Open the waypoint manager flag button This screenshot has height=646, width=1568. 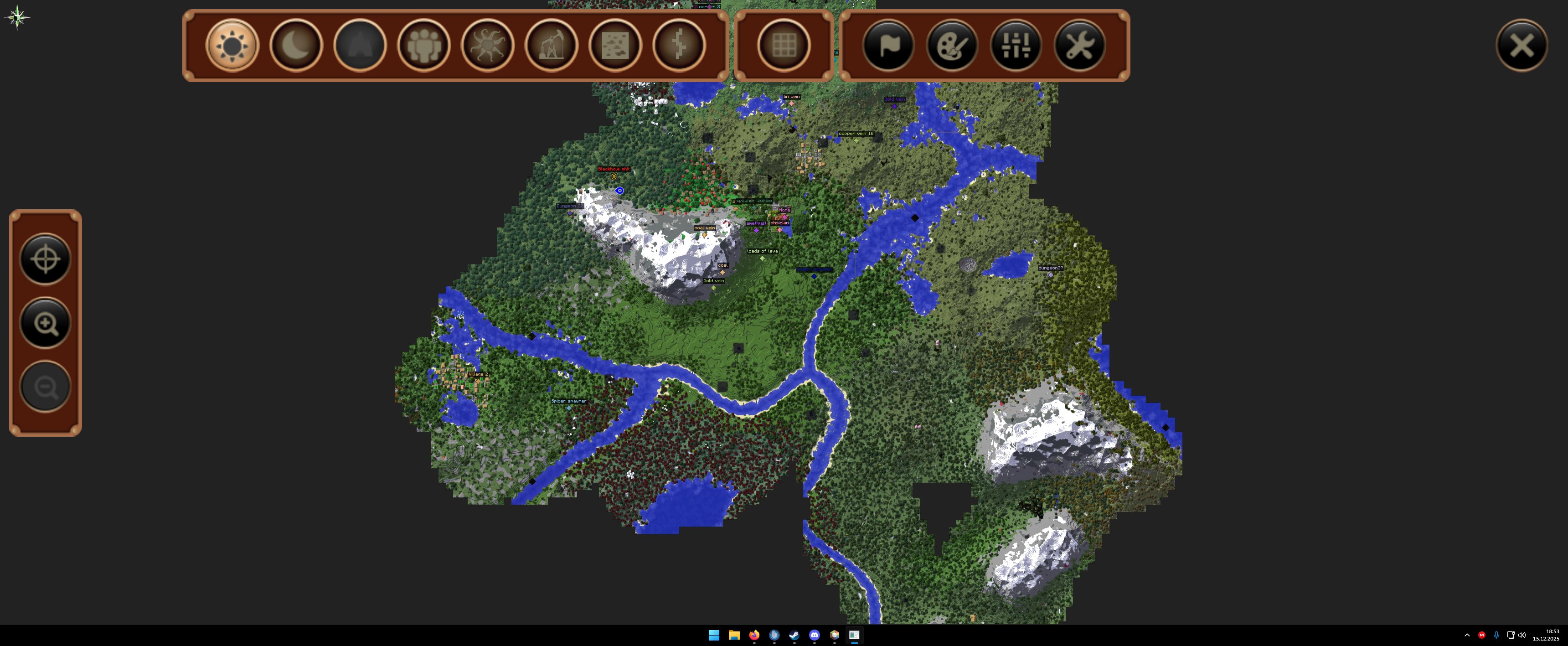(x=888, y=45)
